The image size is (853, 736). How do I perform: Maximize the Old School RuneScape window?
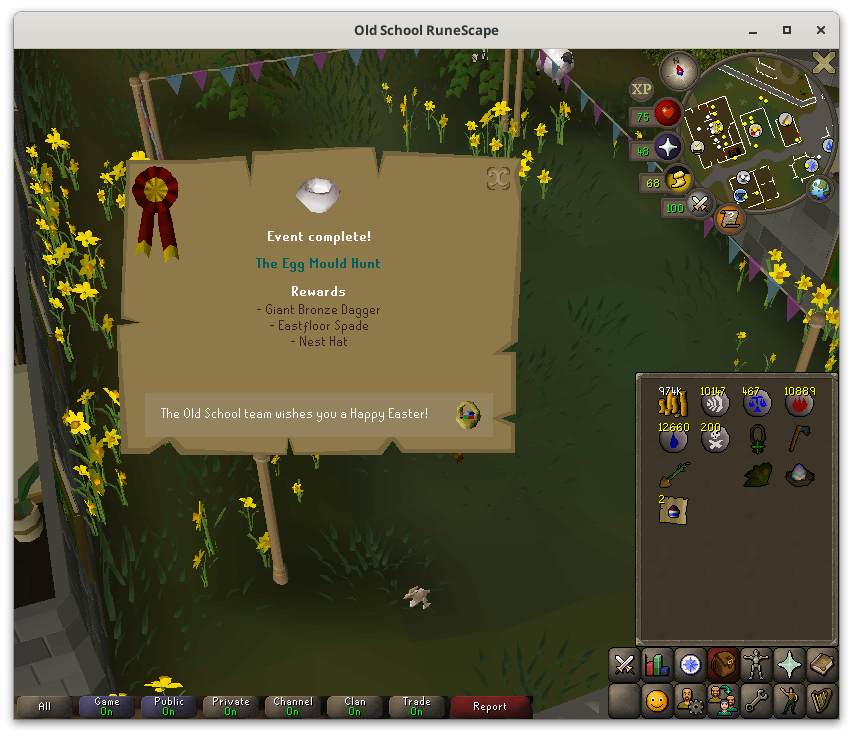pyautogui.click(x=787, y=30)
